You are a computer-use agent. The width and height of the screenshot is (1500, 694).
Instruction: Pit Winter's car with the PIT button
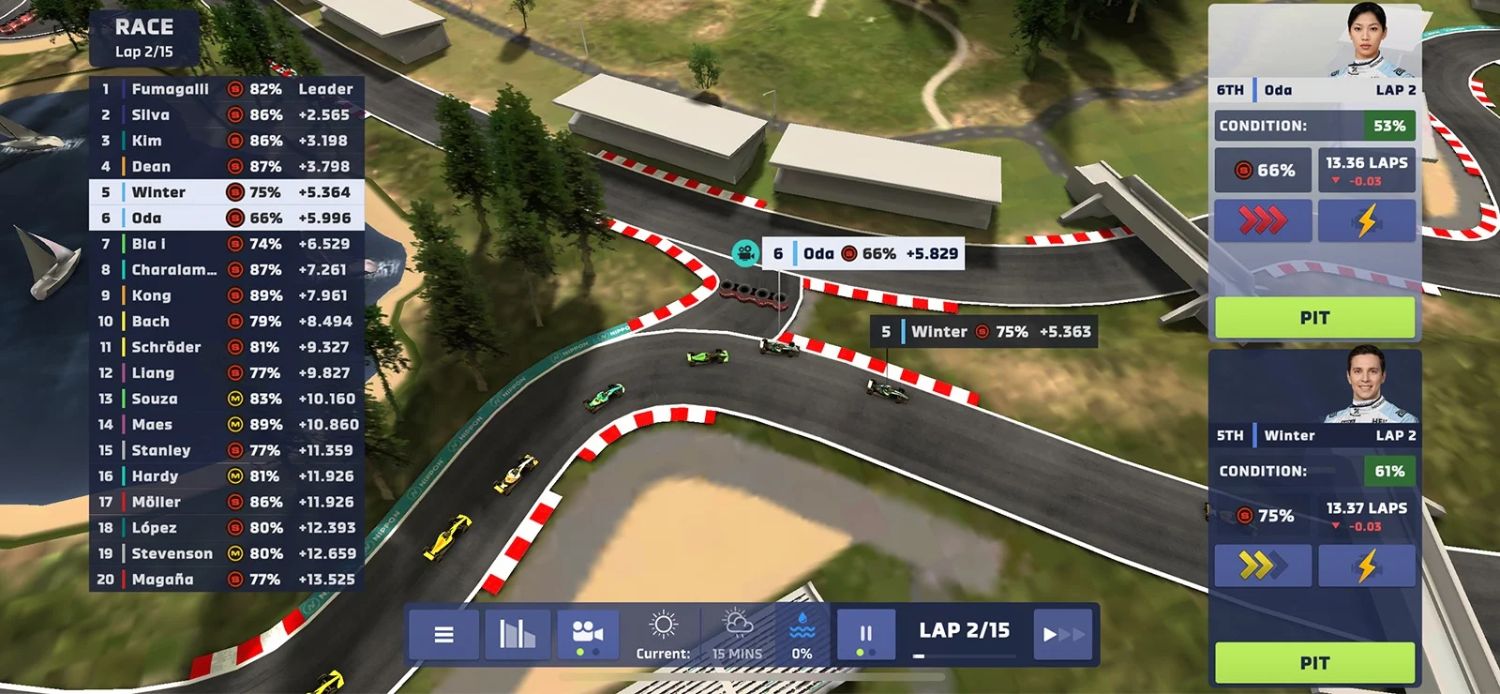tap(1315, 663)
